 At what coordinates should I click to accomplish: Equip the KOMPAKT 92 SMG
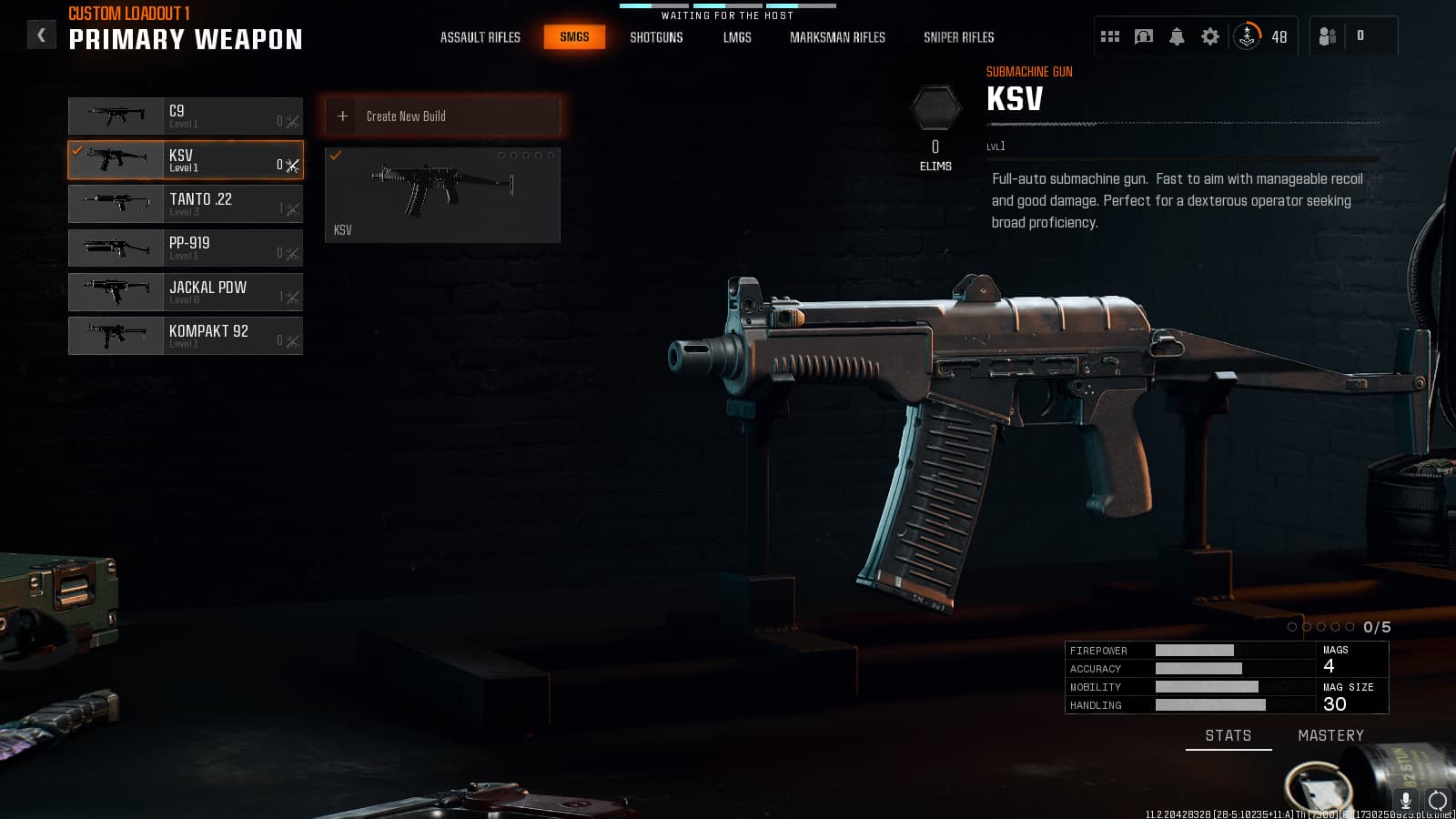(186, 336)
